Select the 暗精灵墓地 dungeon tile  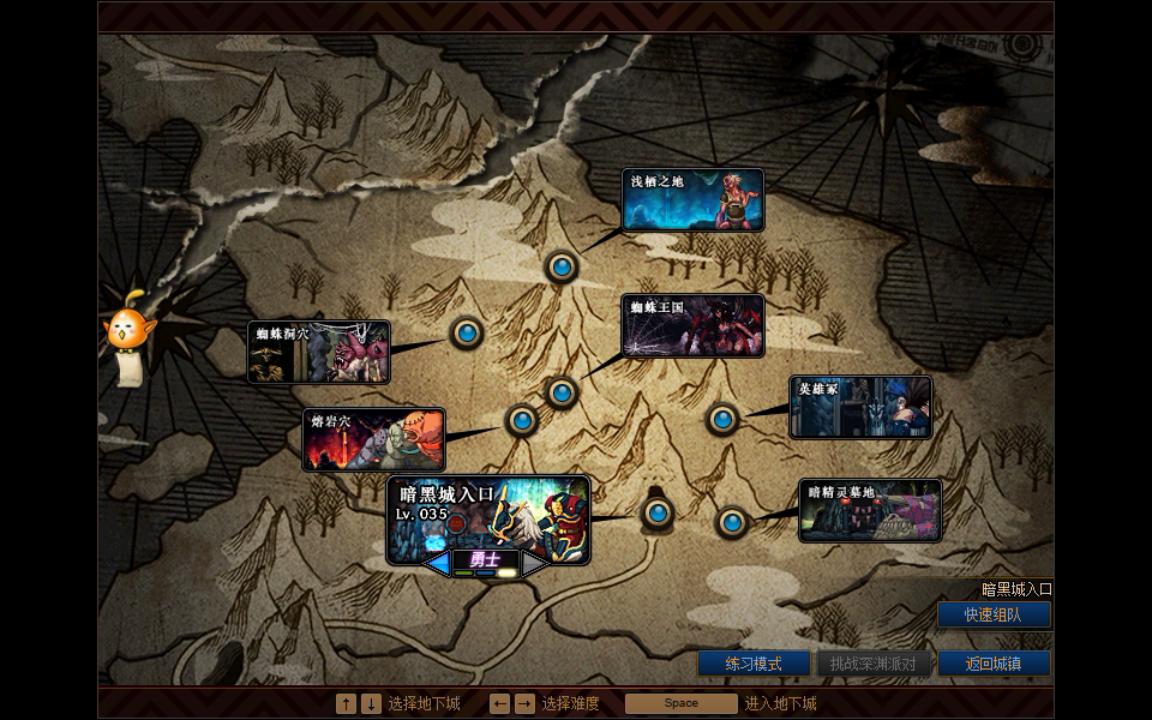(x=870, y=510)
